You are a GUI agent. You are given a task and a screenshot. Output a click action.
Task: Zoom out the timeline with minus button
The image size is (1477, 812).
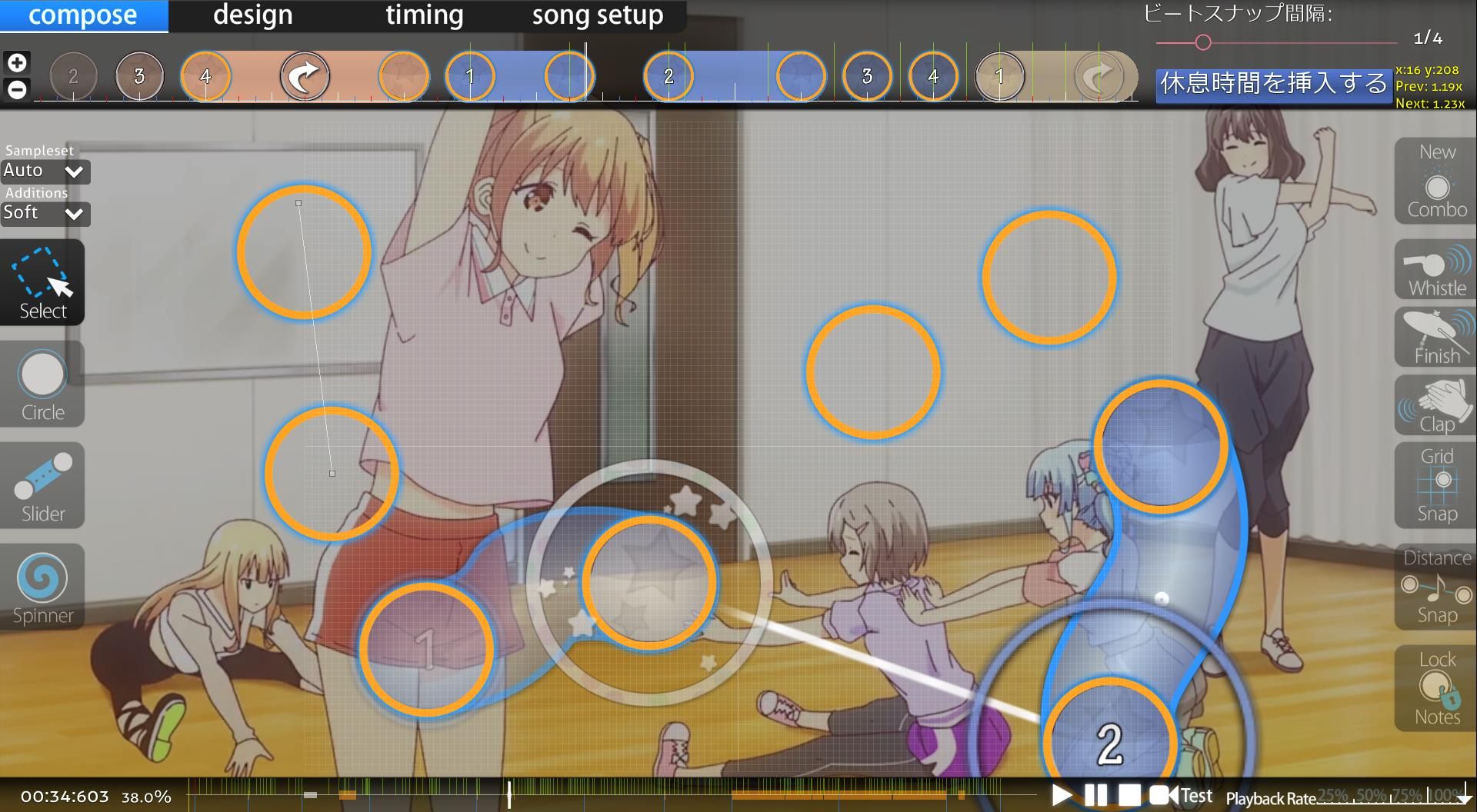(17, 89)
